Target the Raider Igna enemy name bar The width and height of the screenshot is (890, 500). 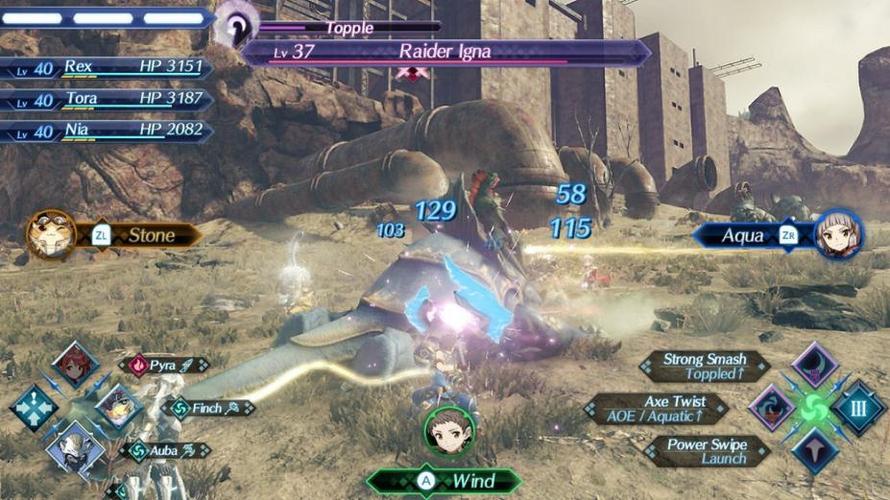point(446,52)
